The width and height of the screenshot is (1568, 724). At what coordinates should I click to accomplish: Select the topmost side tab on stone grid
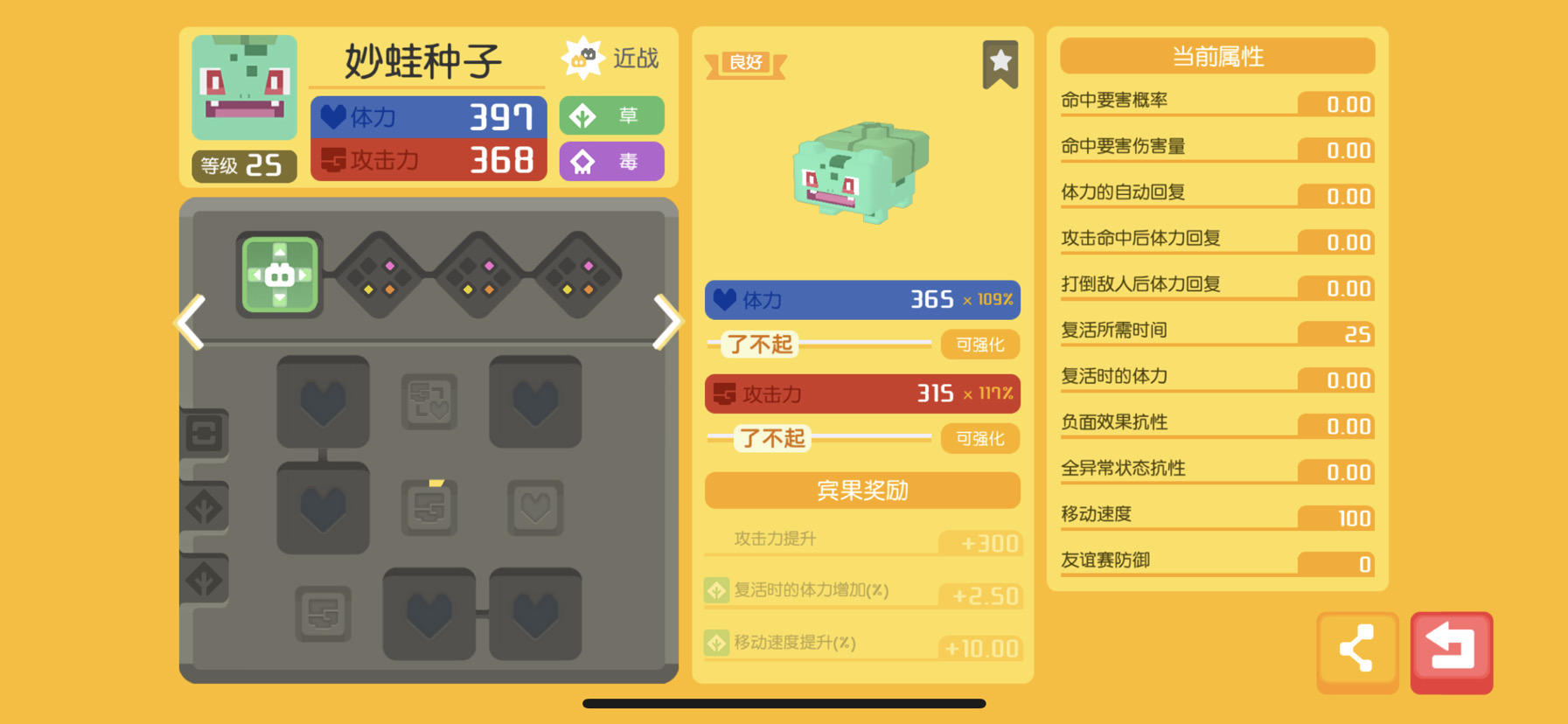click(x=206, y=433)
